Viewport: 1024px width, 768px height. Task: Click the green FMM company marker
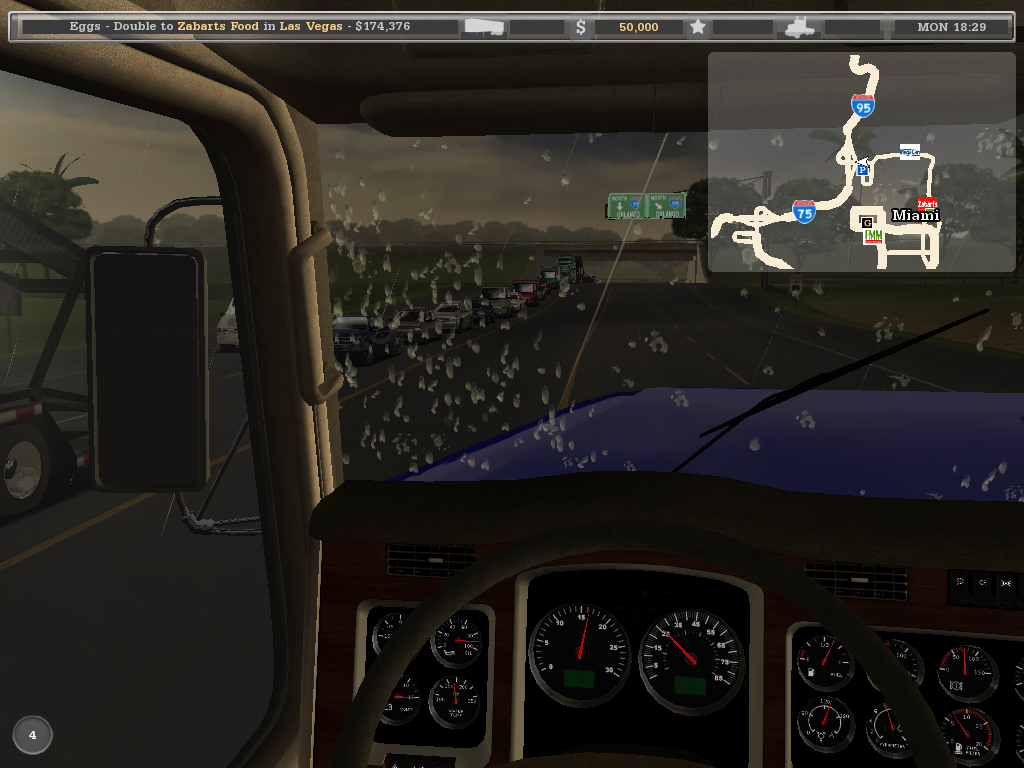coord(873,236)
